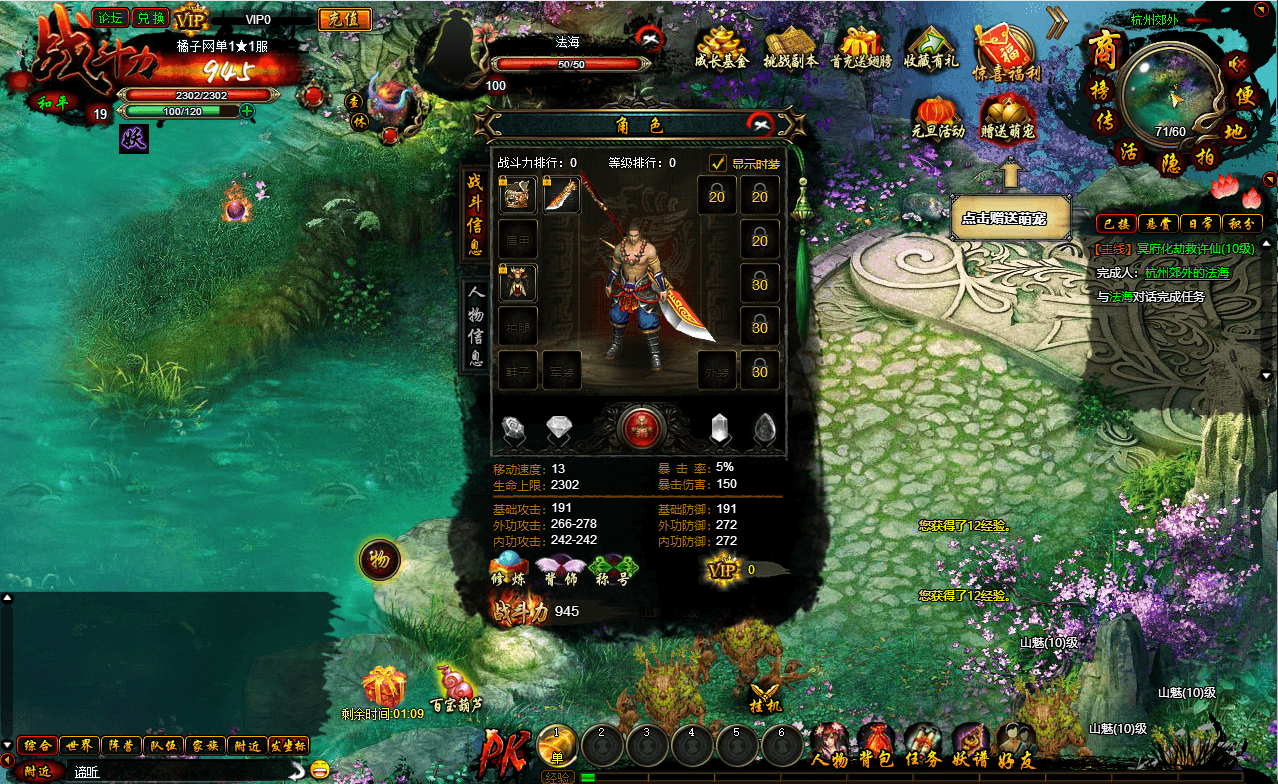Open the 惊喜福利 red envelope icon
The height and width of the screenshot is (784, 1278).
point(1006,51)
